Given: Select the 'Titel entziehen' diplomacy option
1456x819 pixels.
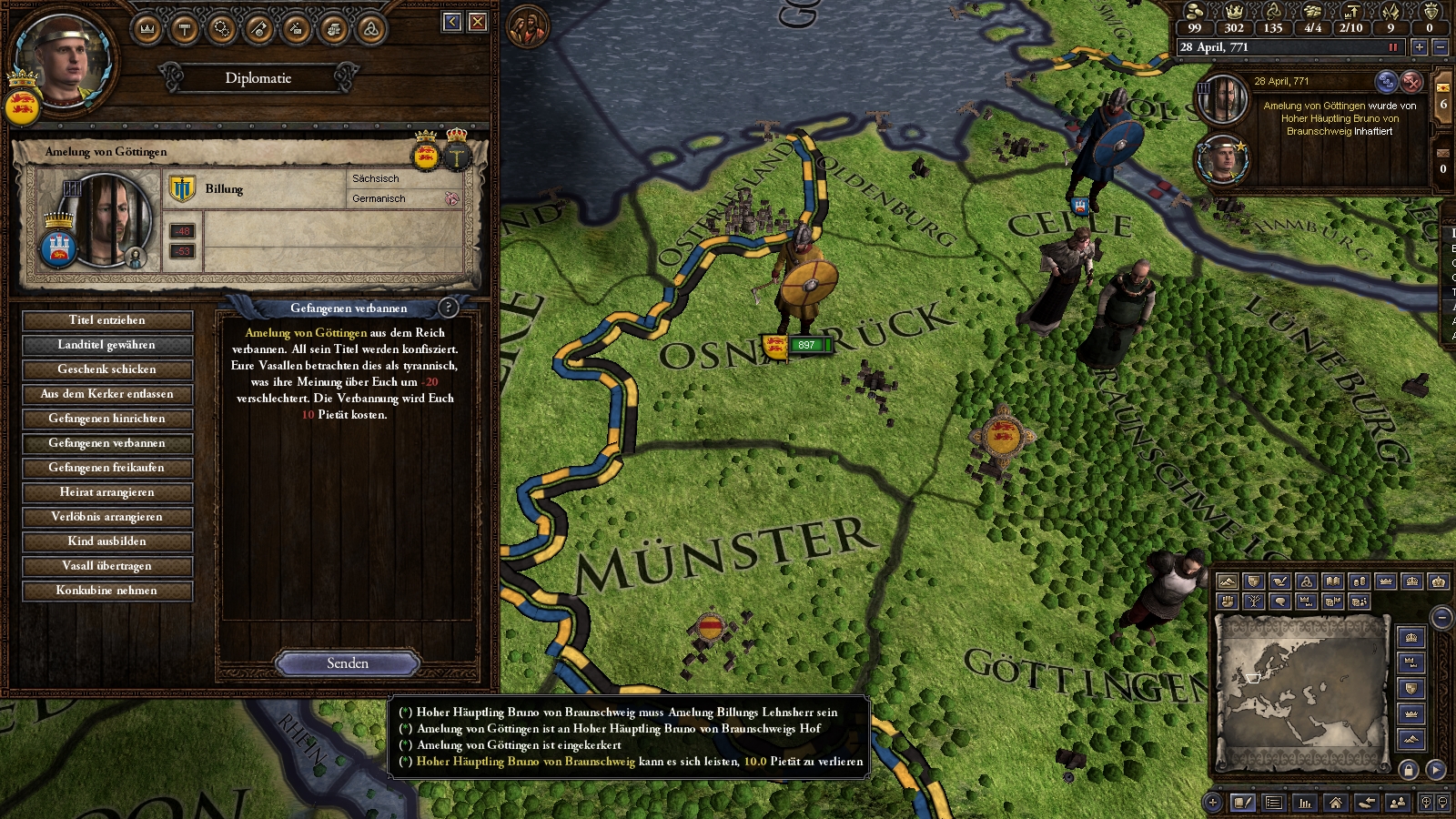Looking at the screenshot, I should tap(107, 320).
